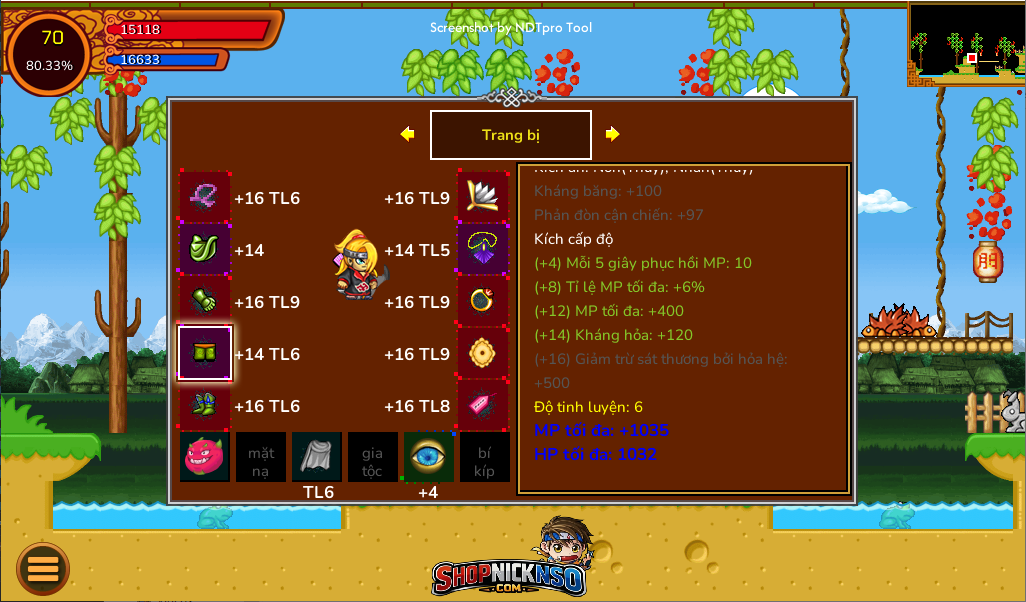Select the green gloves equipment slot

click(x=205, y=301)
